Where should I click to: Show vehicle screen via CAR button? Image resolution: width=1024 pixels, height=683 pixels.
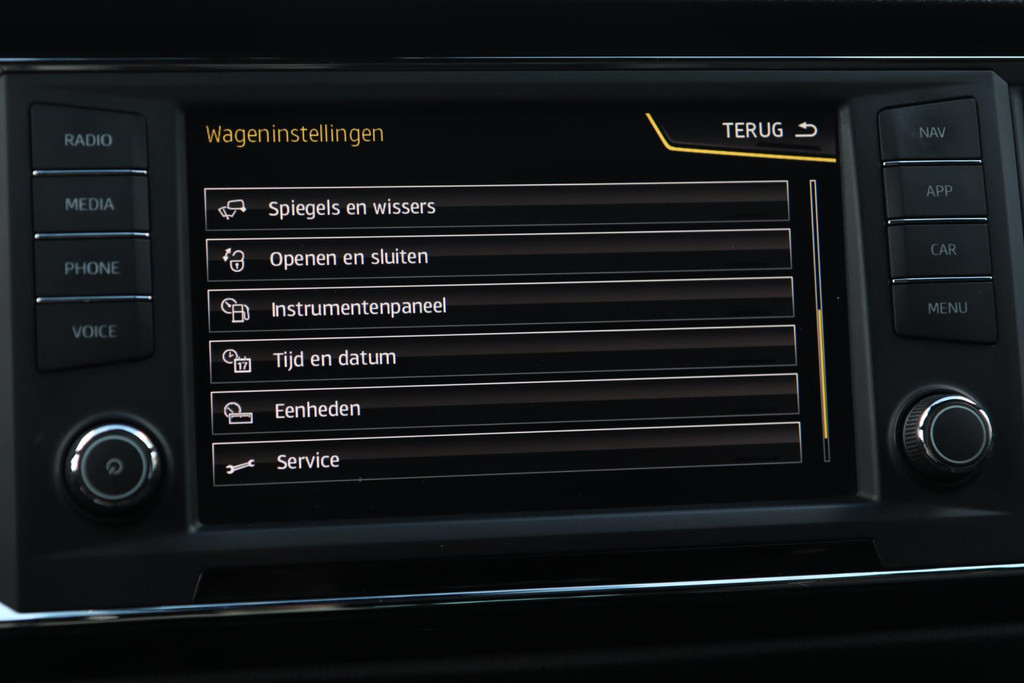(x=942, y=249)
